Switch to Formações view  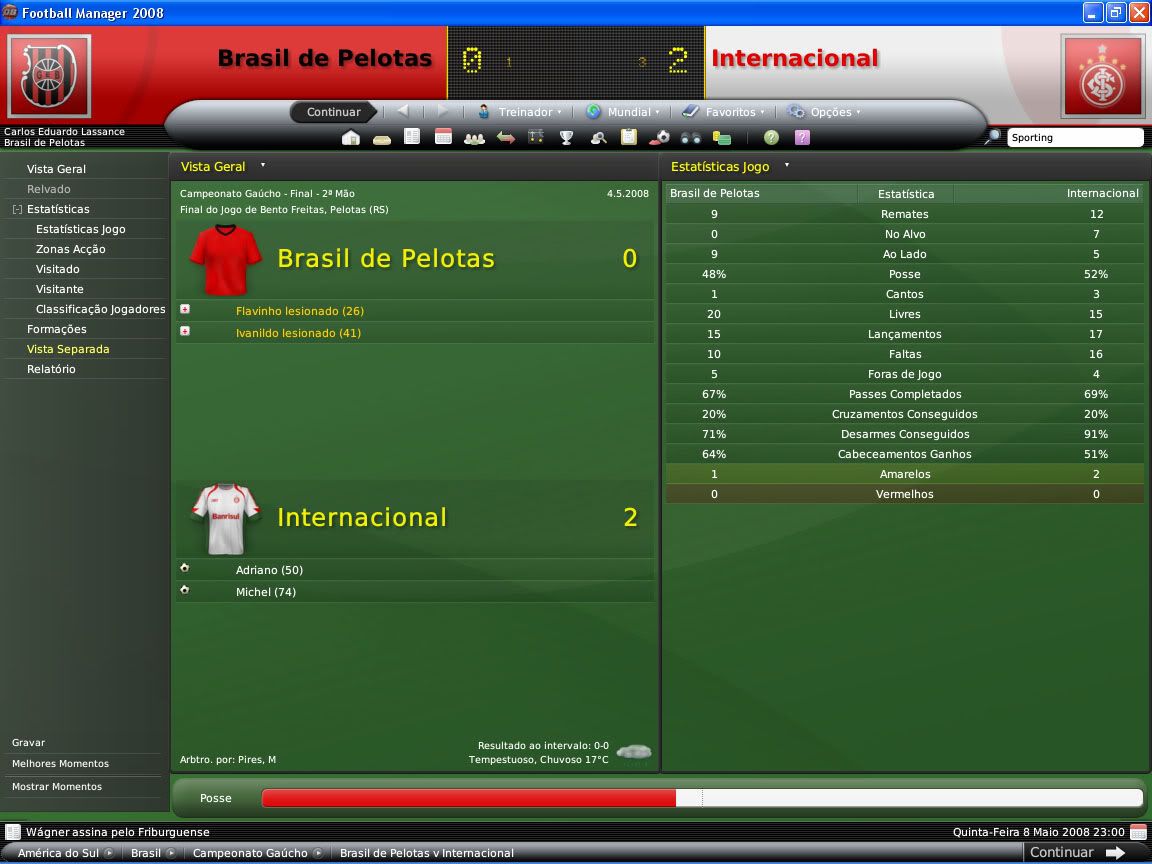(56, 329)
